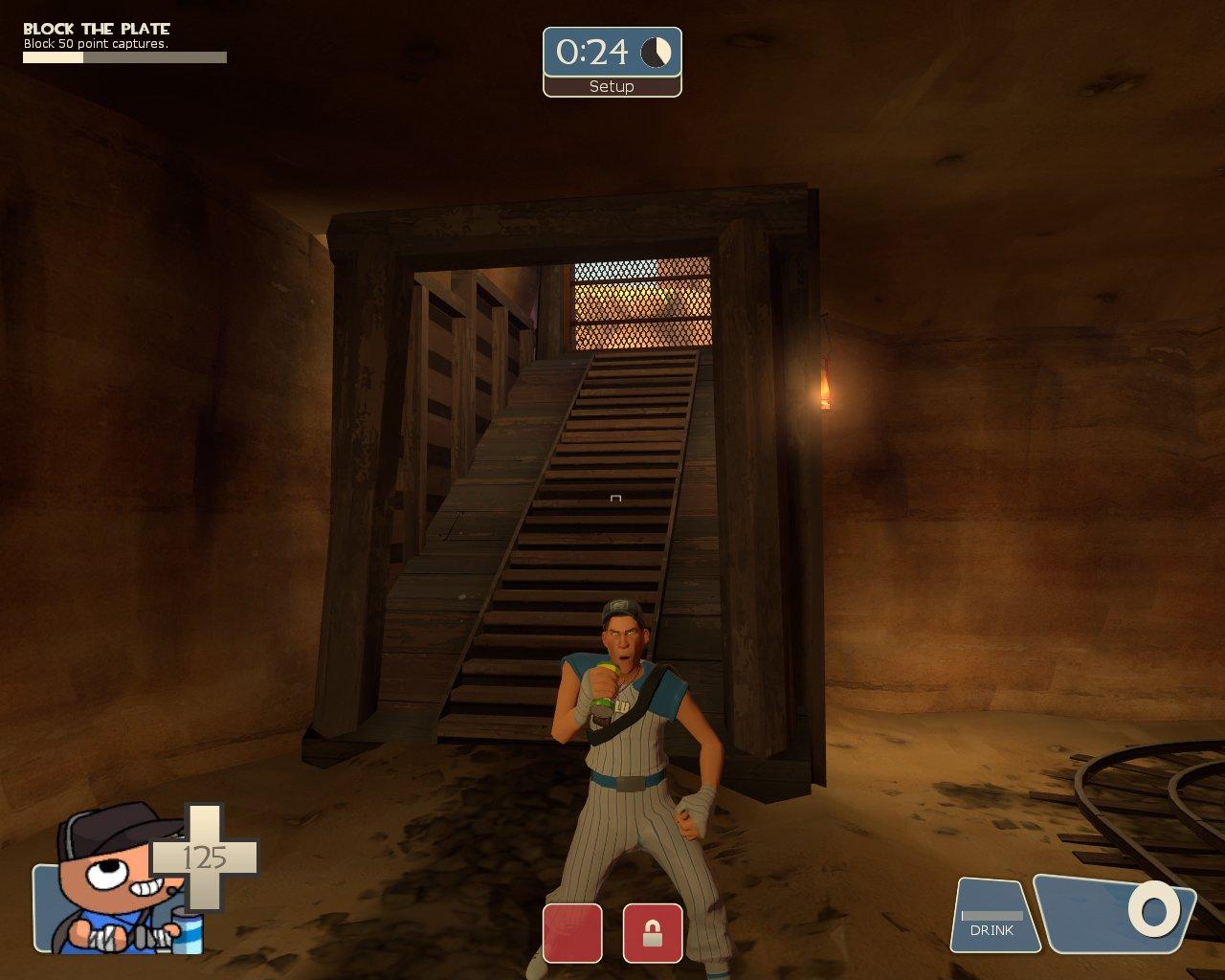This screenshot has height=980, width=1225.
Task: Select the Block the Plate achievement tracker
Action: (124, 43)
